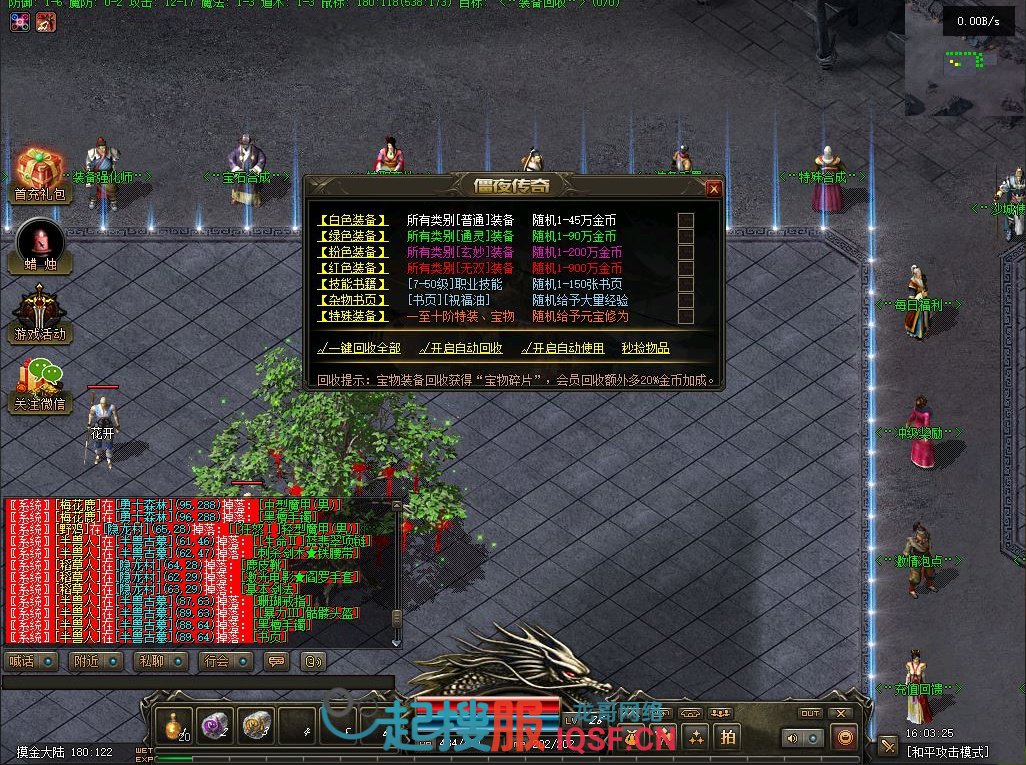The width and height of the screenshot is (1026, 765).
Task: Select the 红色装备 recycle link
Action: [x=353, y=268]
